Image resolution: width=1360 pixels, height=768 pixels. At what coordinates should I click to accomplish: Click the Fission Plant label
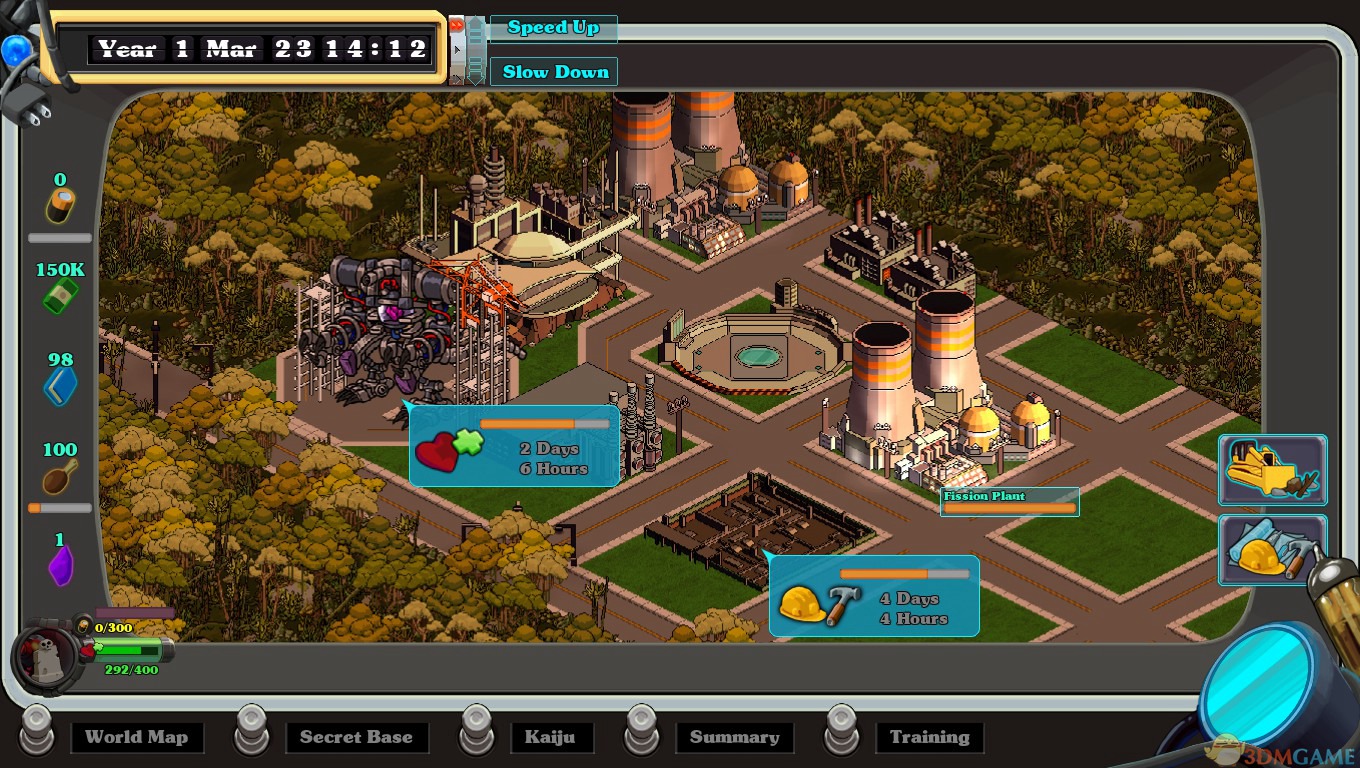point(1009,502)
